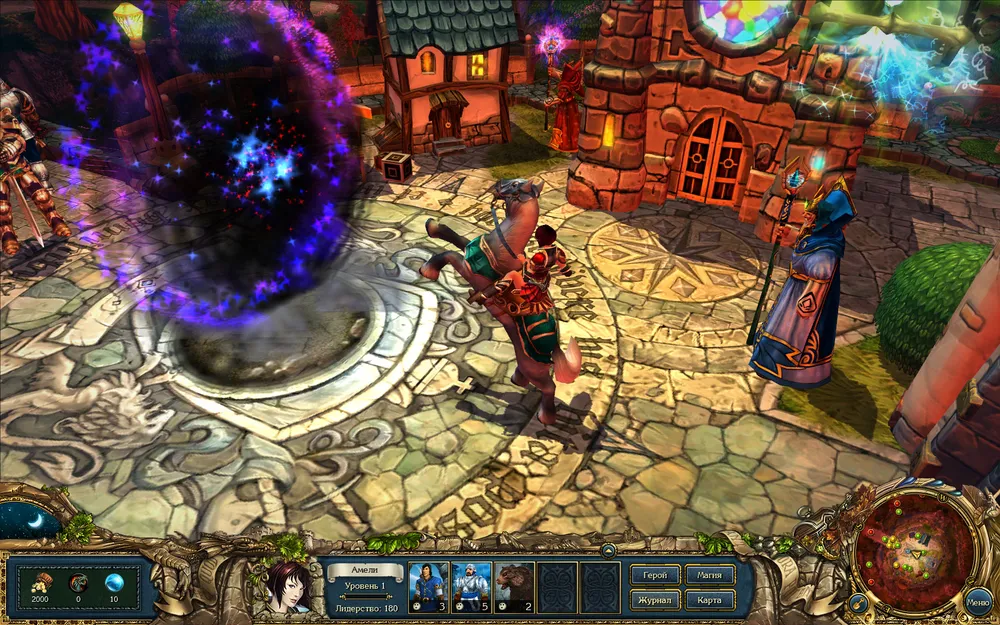1000x625 pixels.
Task: Click the up-arrow expander above army slots
Action: pos(607,551)
